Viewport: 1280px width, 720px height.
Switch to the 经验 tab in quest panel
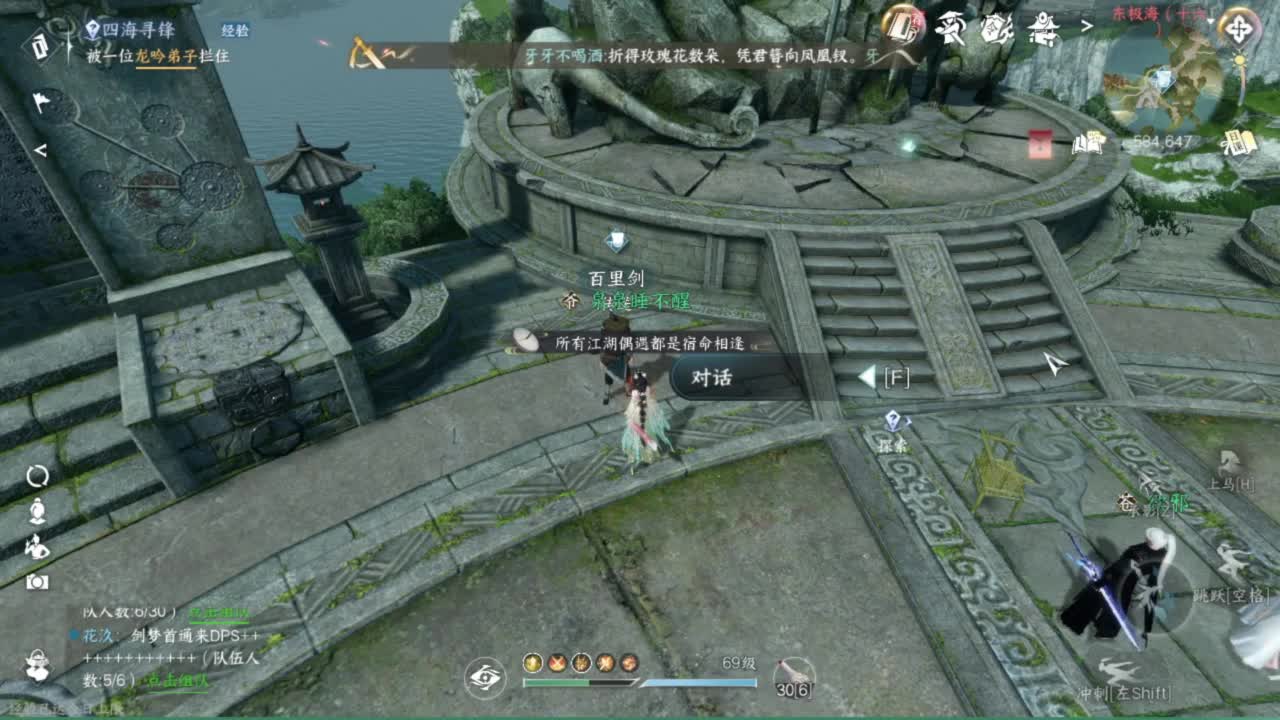(x=234, y=29)
